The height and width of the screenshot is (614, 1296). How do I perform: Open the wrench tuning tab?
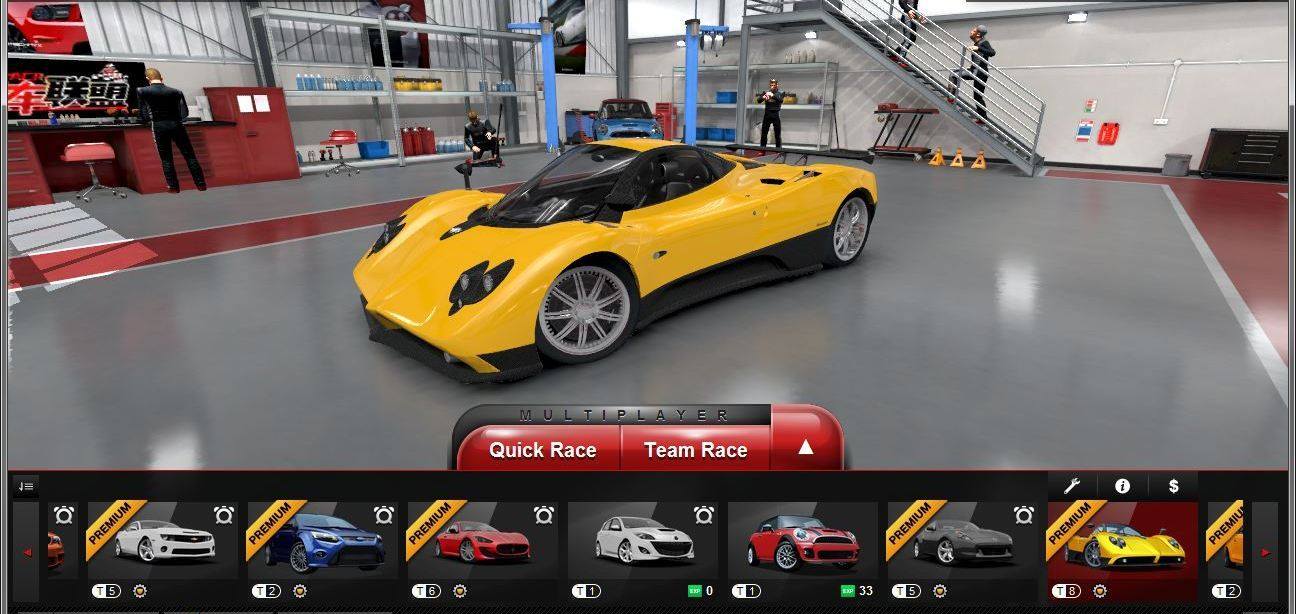1072,486
